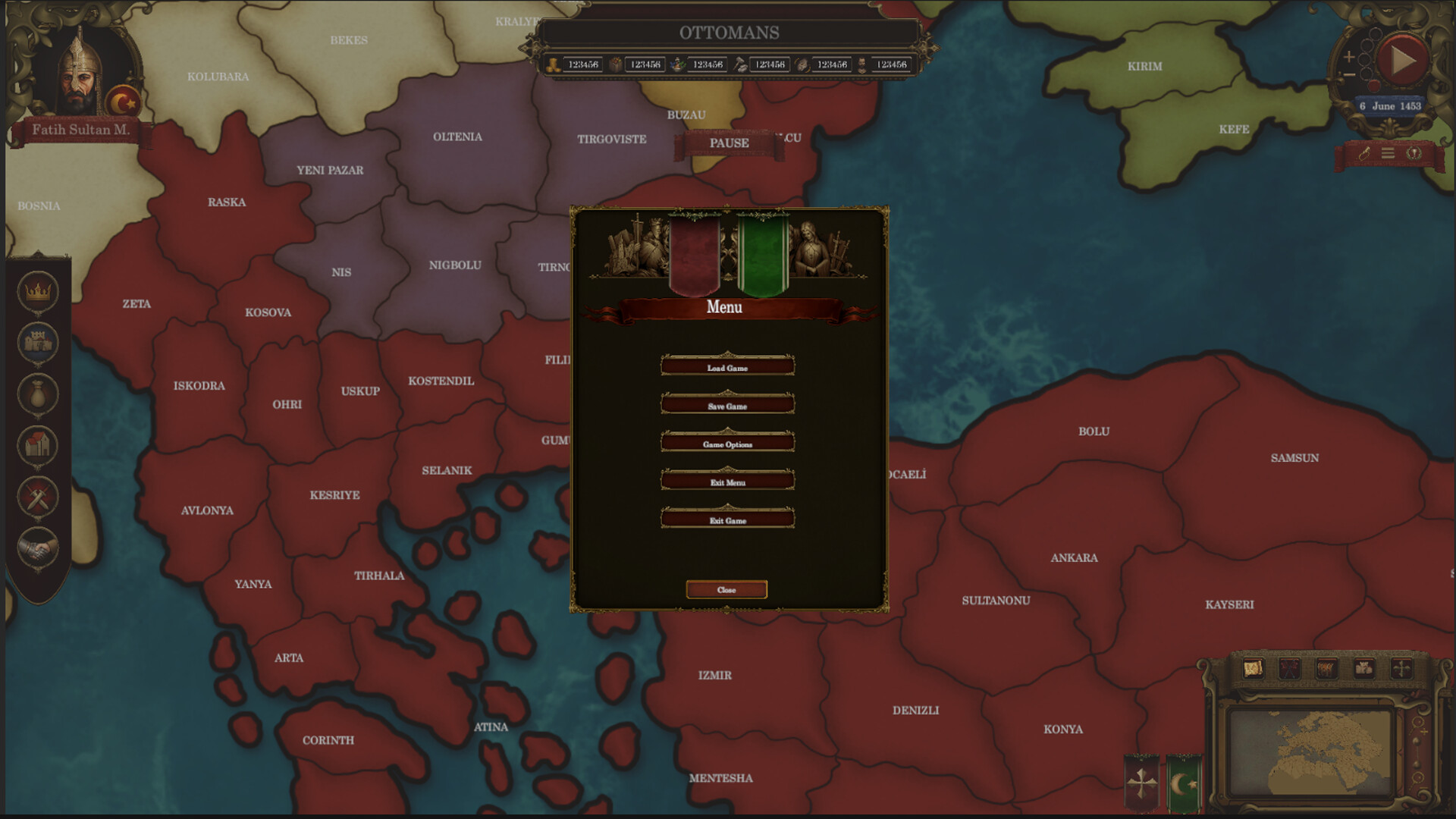The image size is (1456, 819).
Task: Click the Save Game button
Action: click(x=727, y=406)
